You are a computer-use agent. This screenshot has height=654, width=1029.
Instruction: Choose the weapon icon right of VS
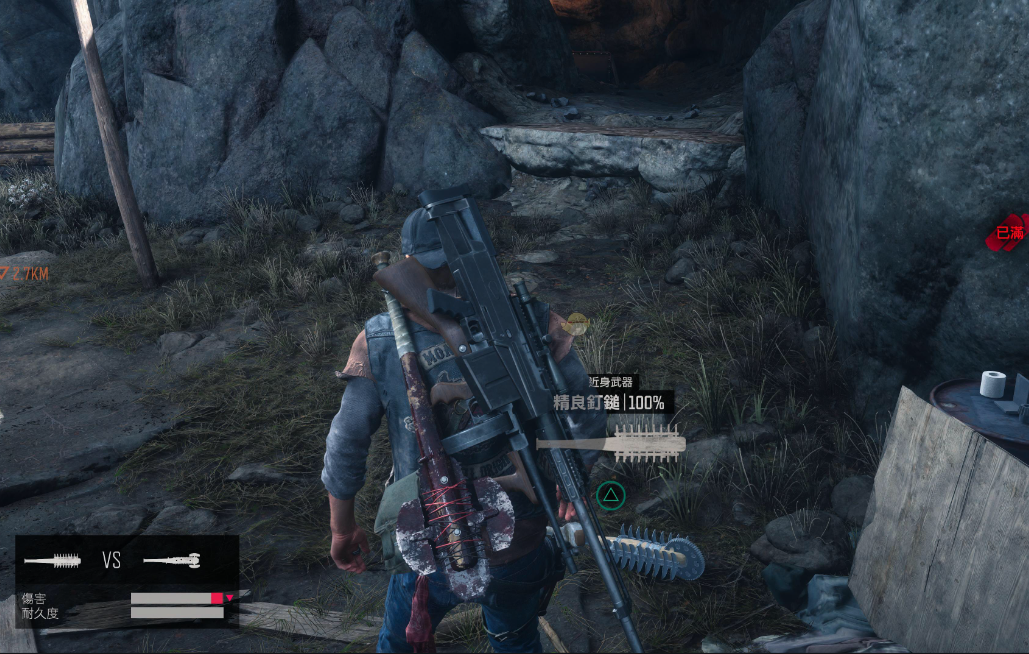[172, 561]
